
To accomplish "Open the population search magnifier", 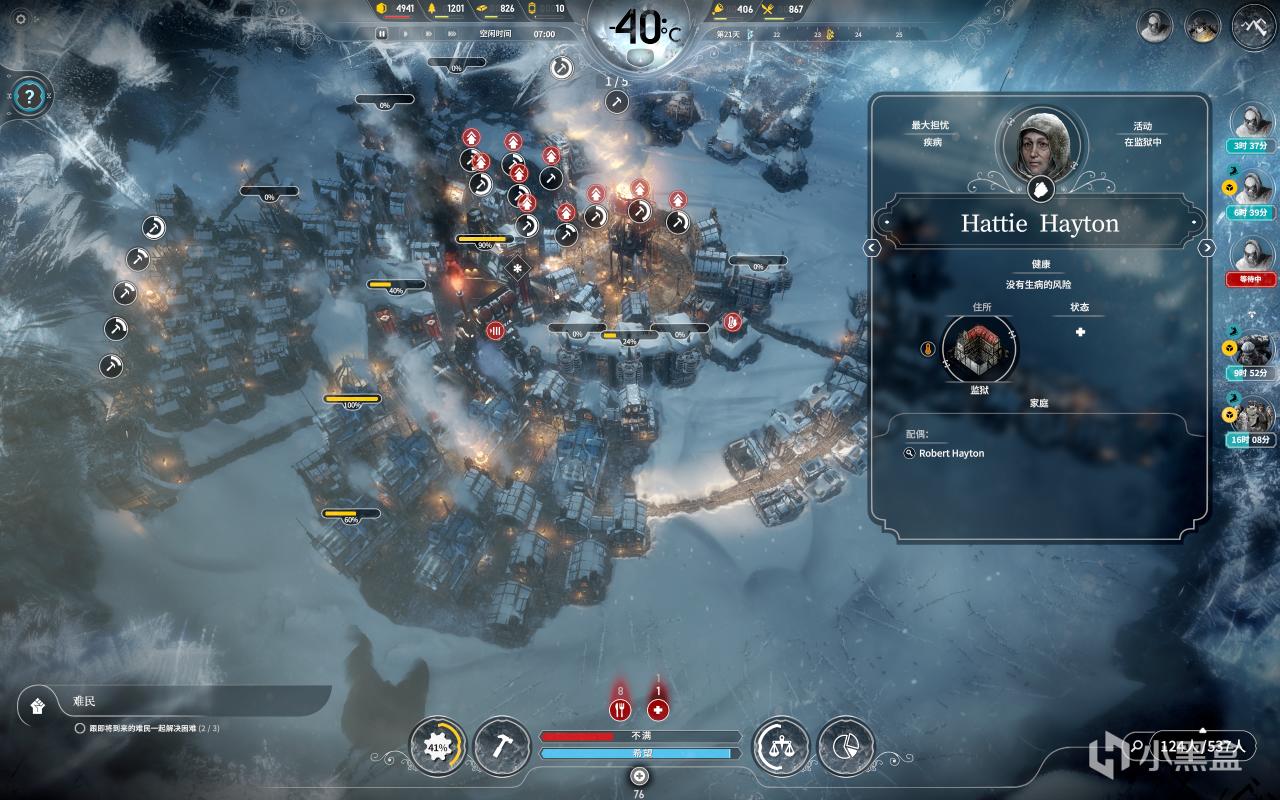I will [x=1137, y=746].
